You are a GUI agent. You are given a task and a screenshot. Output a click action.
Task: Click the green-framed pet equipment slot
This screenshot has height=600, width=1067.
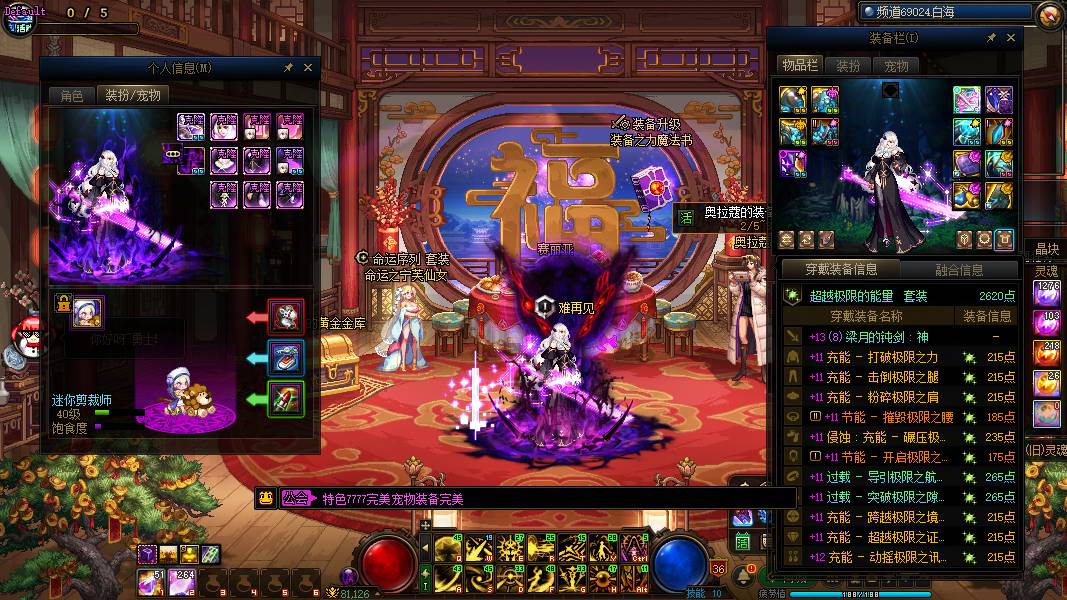[x=286, y=400]
